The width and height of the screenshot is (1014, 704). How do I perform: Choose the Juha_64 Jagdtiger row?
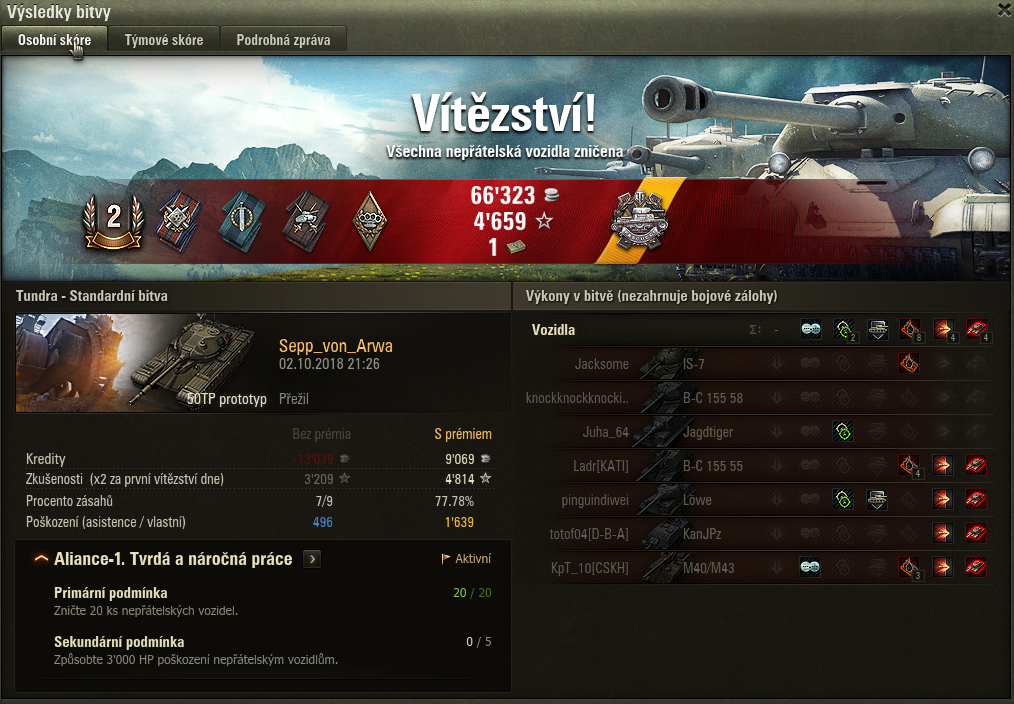[x=760, y=432]
